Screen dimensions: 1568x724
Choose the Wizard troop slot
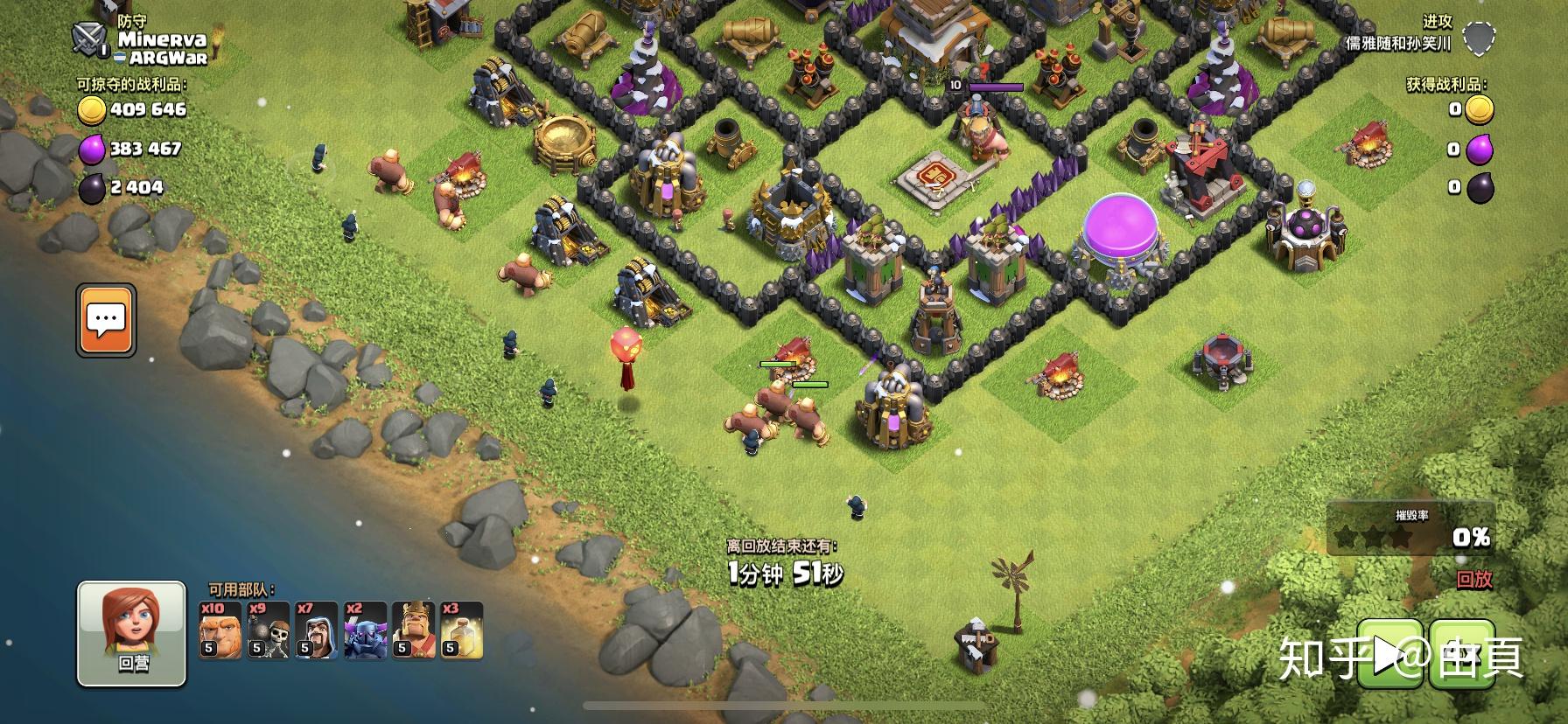[x=316, y=630]
